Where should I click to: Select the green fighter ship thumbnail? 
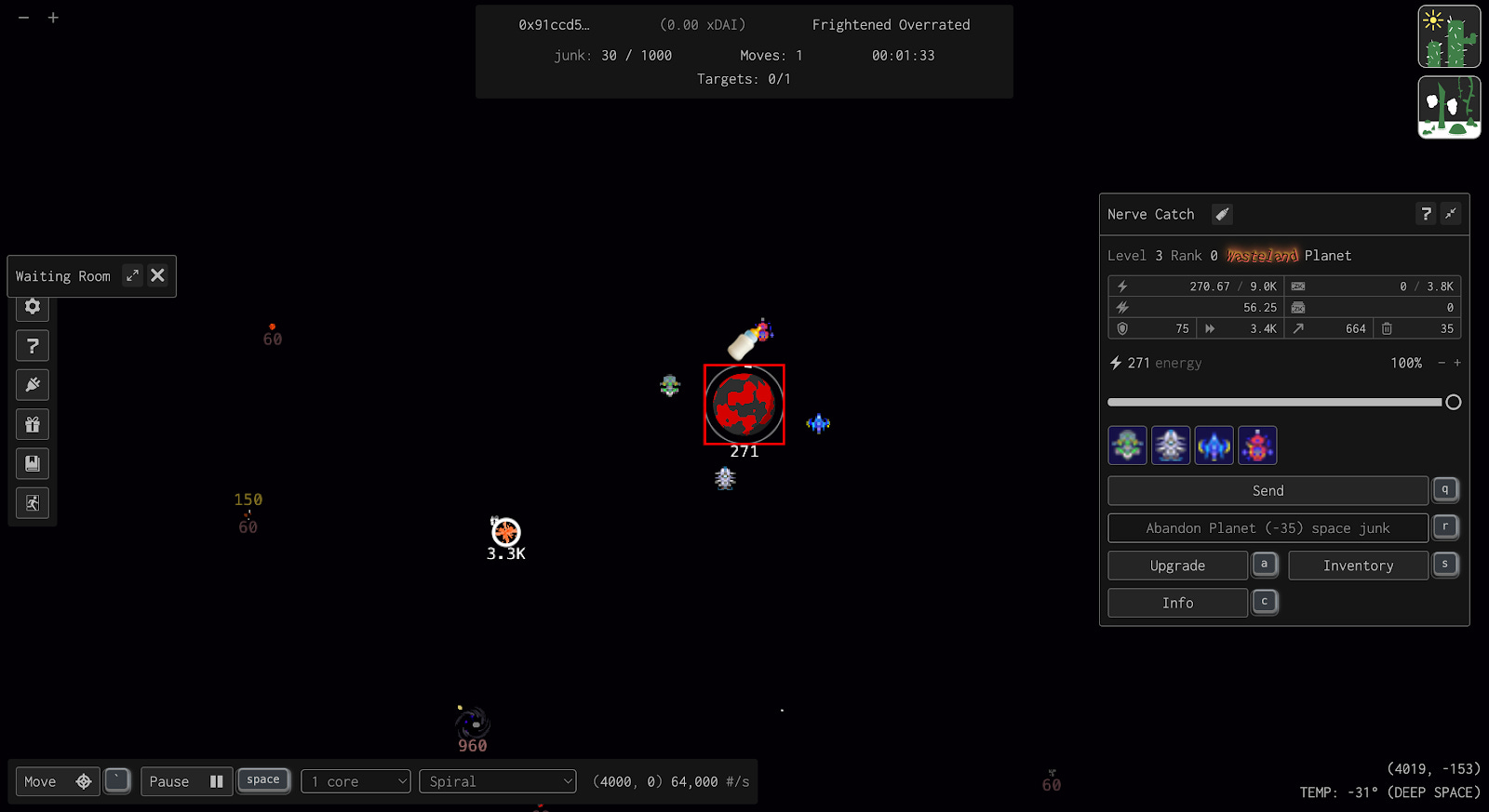[1127, 445]
